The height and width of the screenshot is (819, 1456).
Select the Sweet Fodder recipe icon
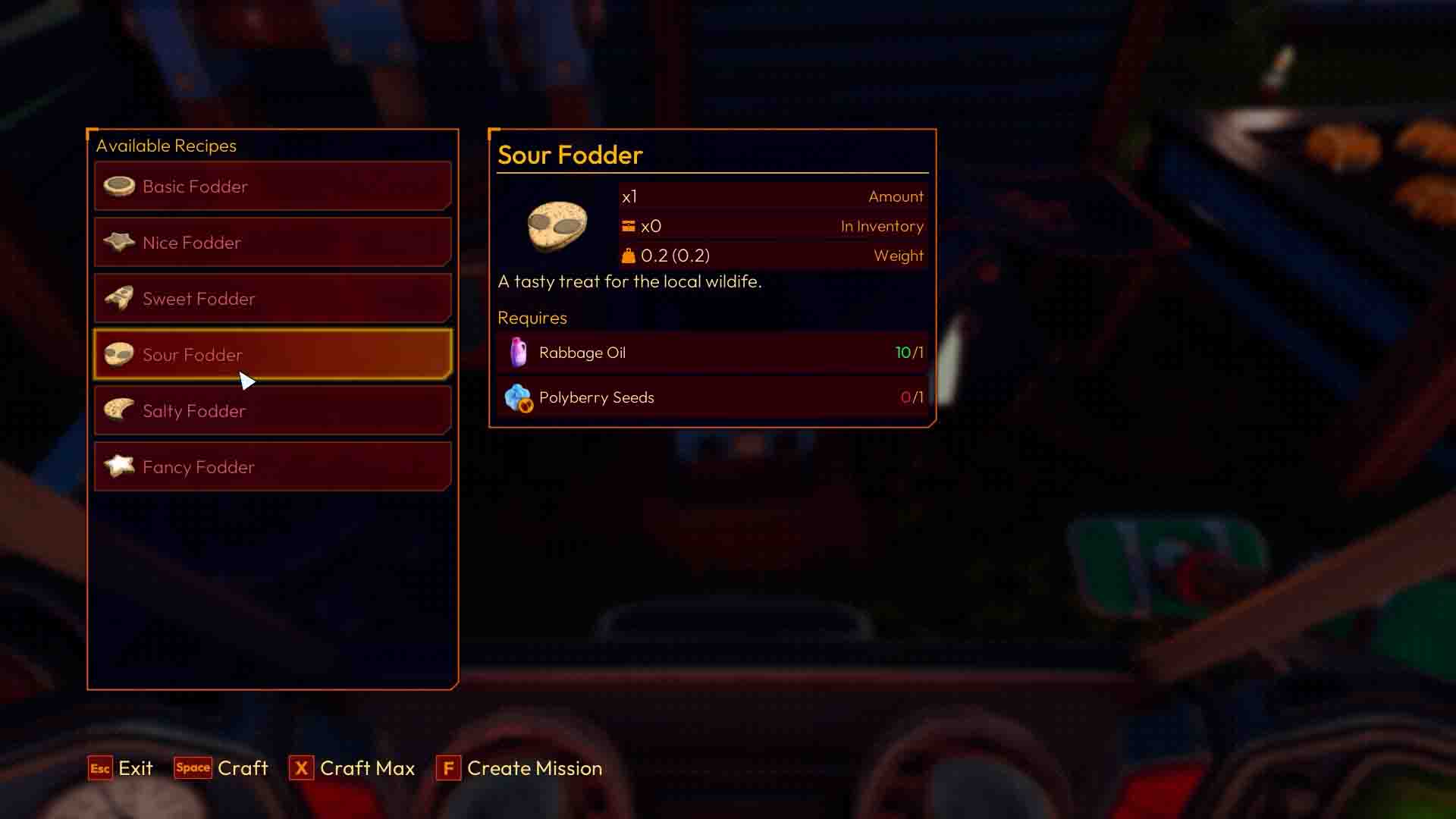click(121, 298)
